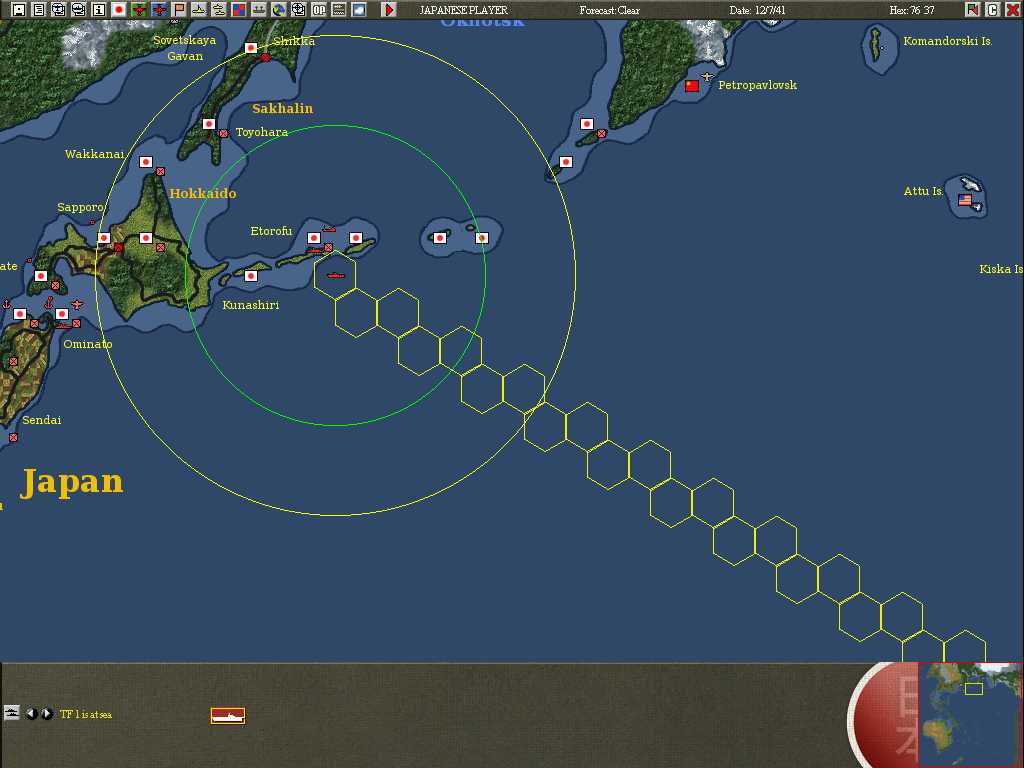This screenshot has width=1024, height=768.
Task: Select the Attu Is. American flag base
Action: point(965,200)
